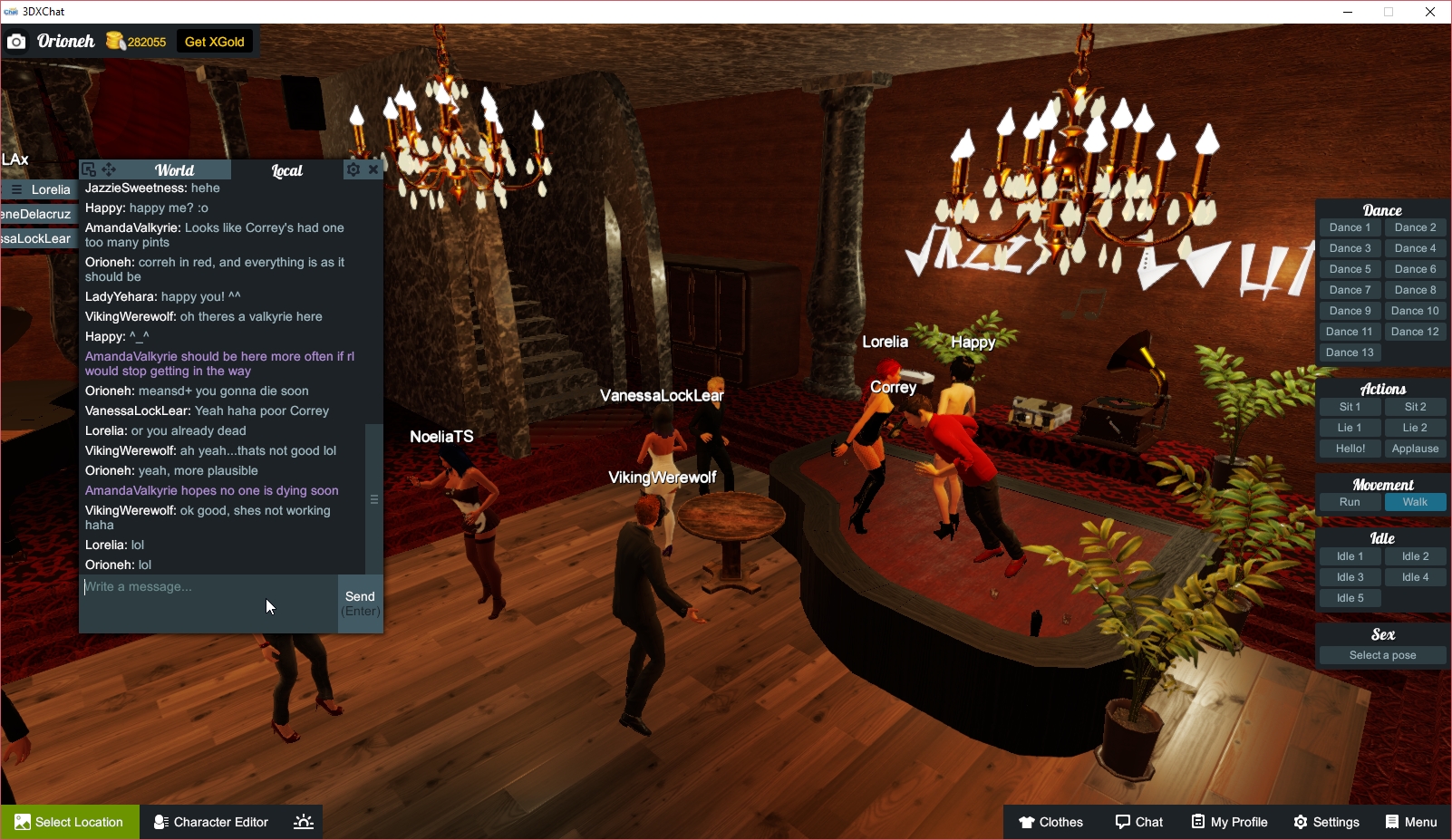Take a screenshot with the camera icon
Viewport: 1452px width, 840px height.
(x=16, y=41)
